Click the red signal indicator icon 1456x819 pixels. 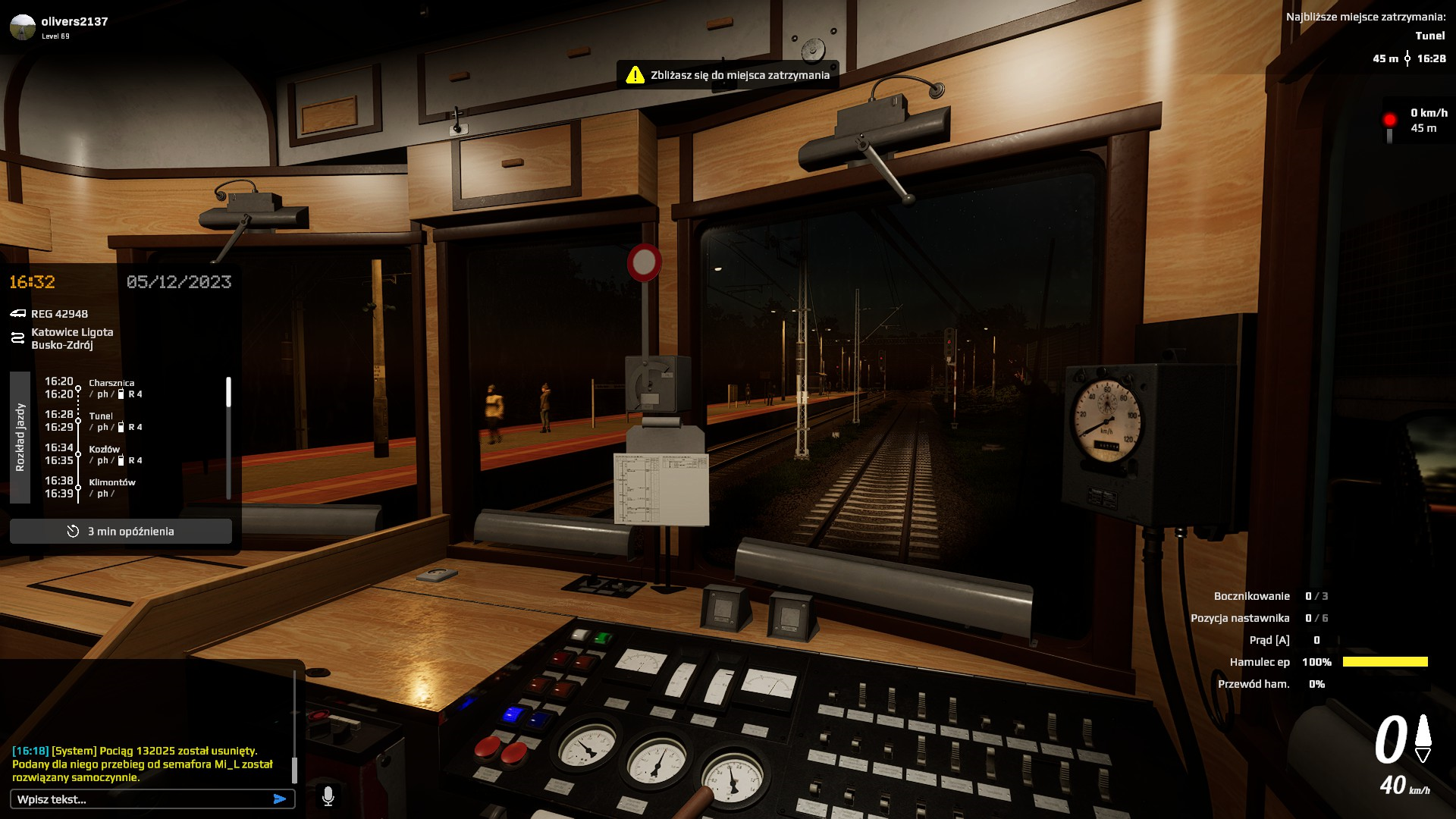pyautogui.click(x=1389, y=121)
